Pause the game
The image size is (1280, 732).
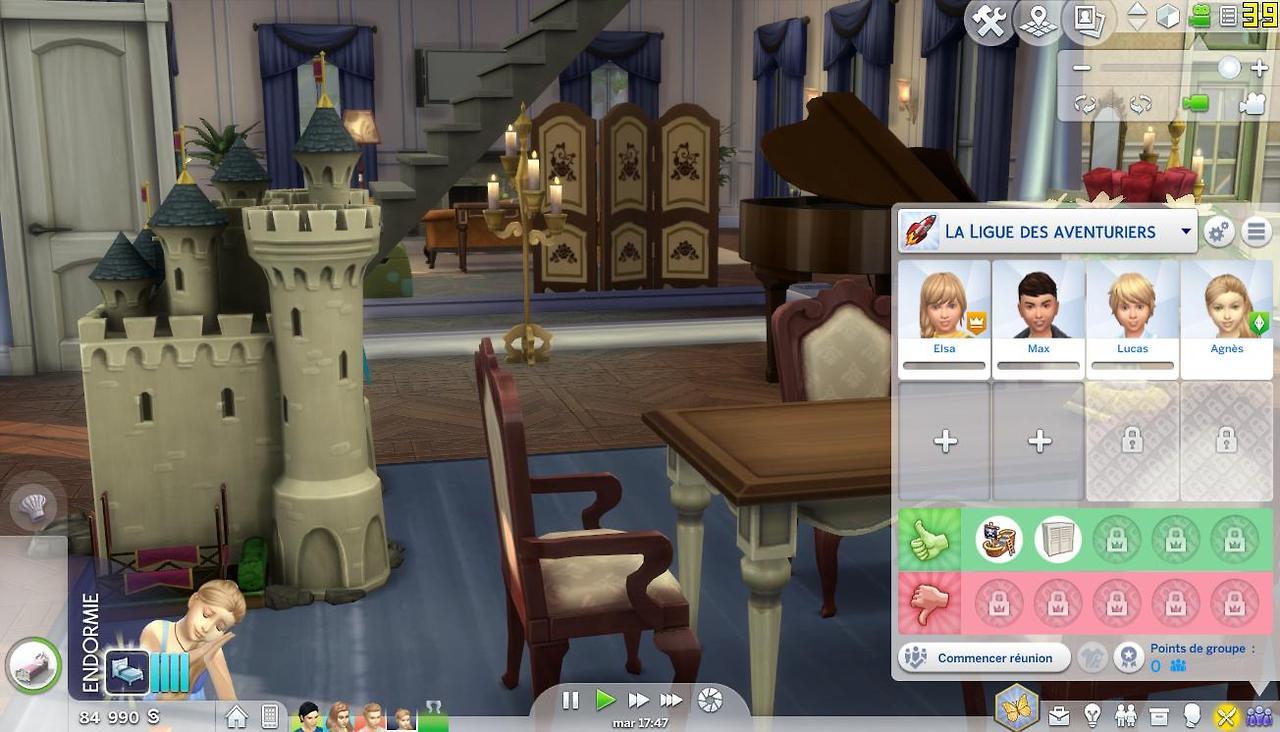571,701
